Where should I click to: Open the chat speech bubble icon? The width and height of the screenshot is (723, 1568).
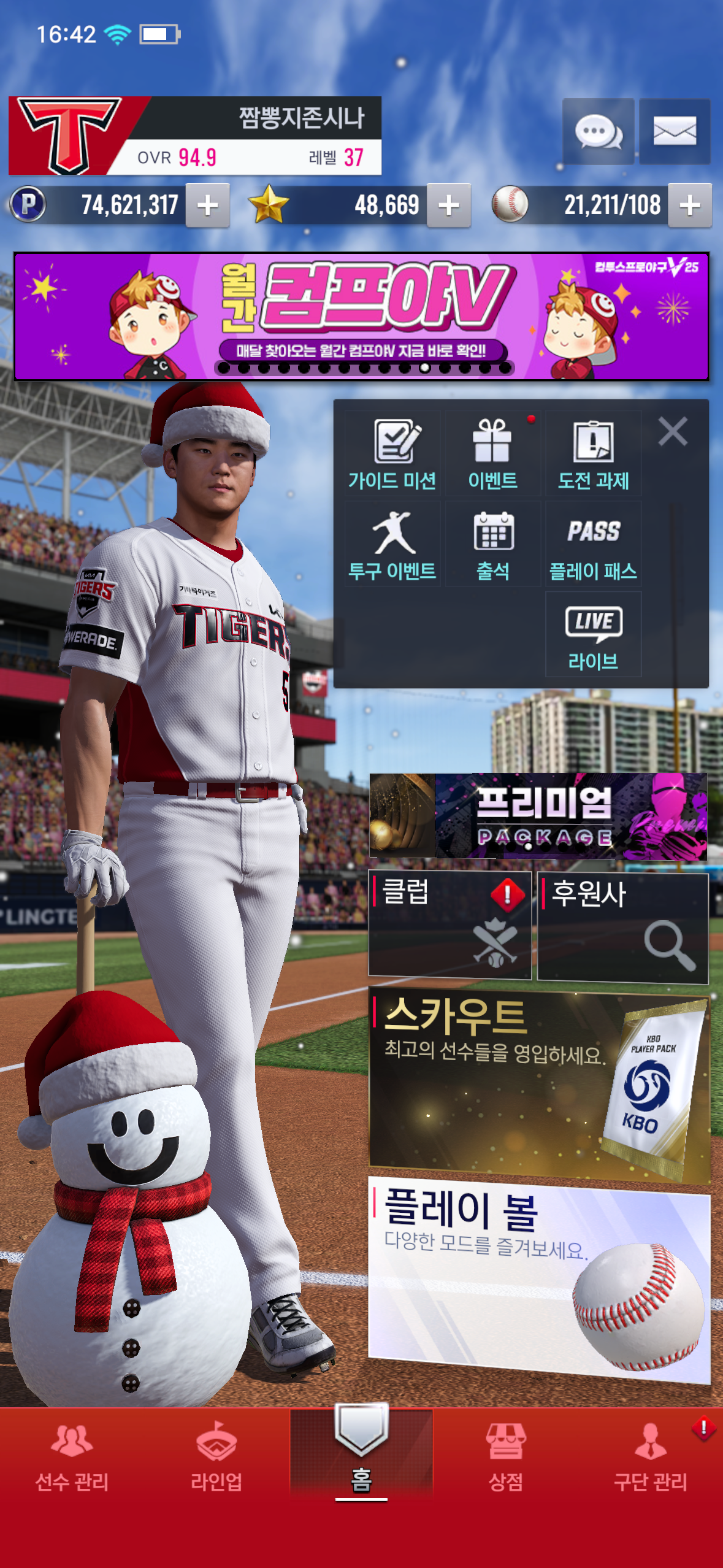598,131
